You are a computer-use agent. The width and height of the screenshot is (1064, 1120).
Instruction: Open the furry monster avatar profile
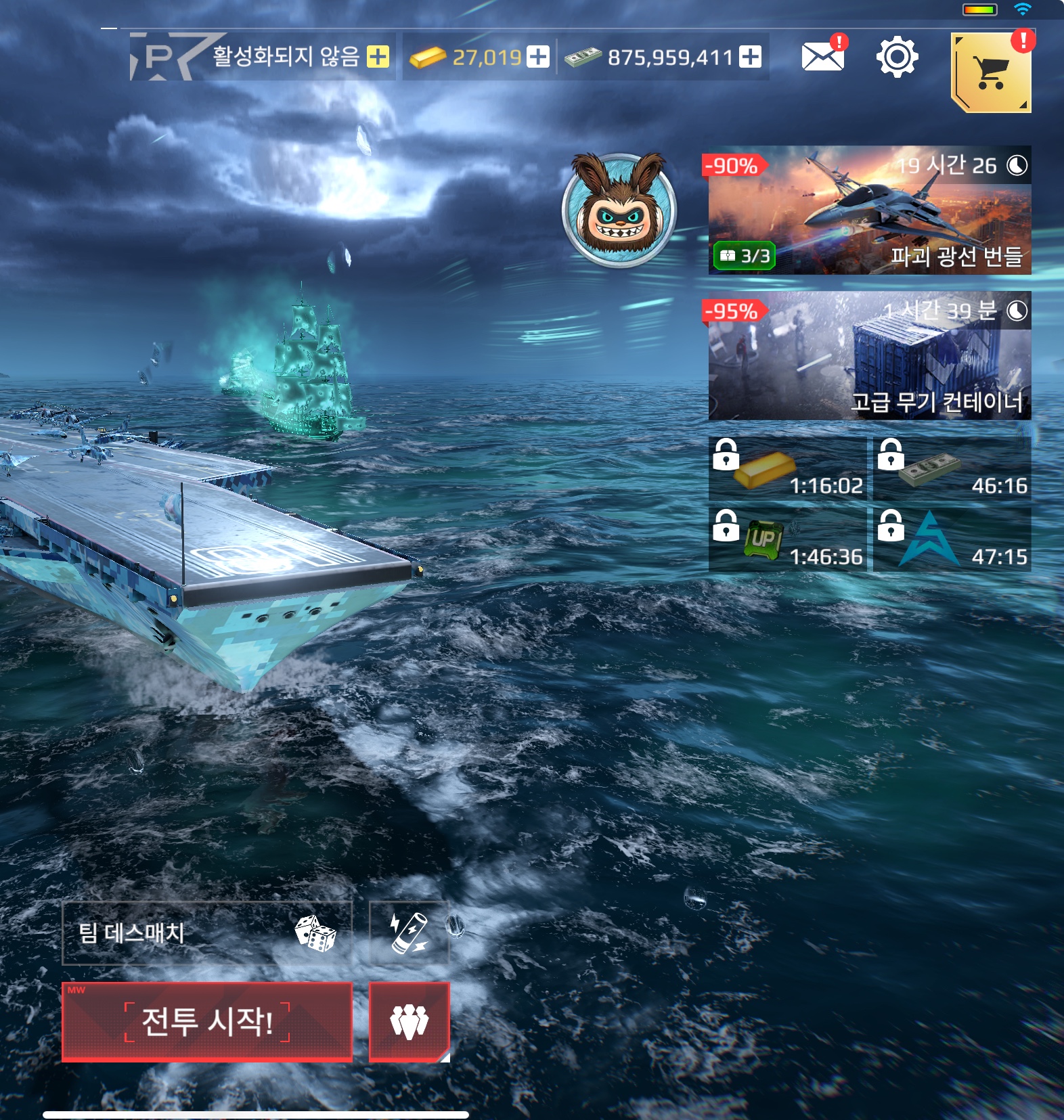tap(619, 210)
